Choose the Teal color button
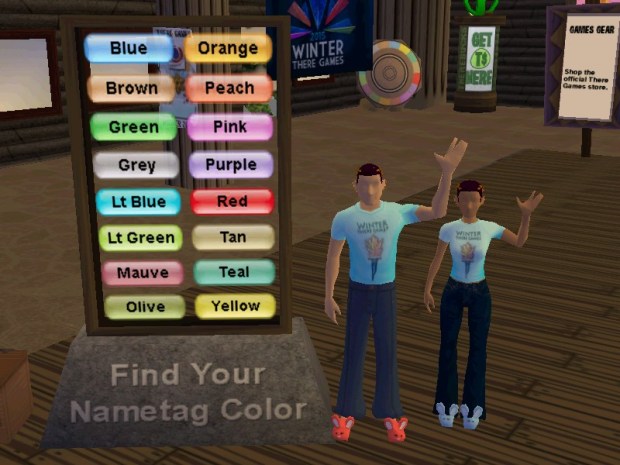Viewport: 620px width, 465px height. [234, 272]
